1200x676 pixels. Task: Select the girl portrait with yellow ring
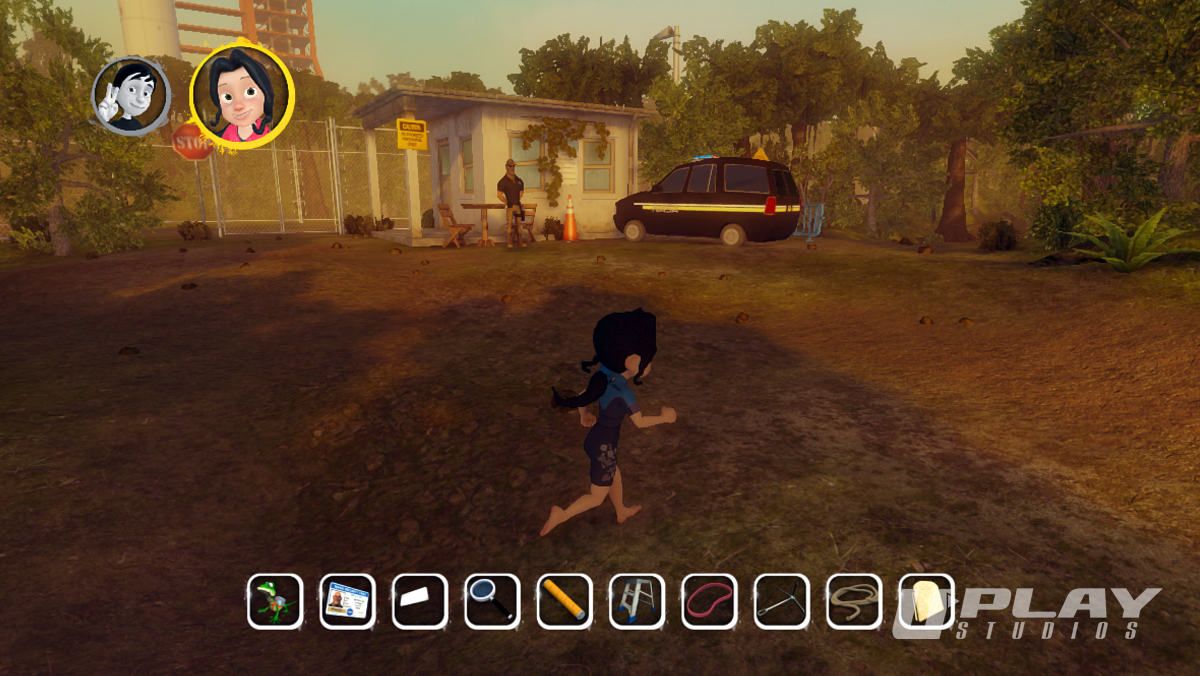click(241, 96)
